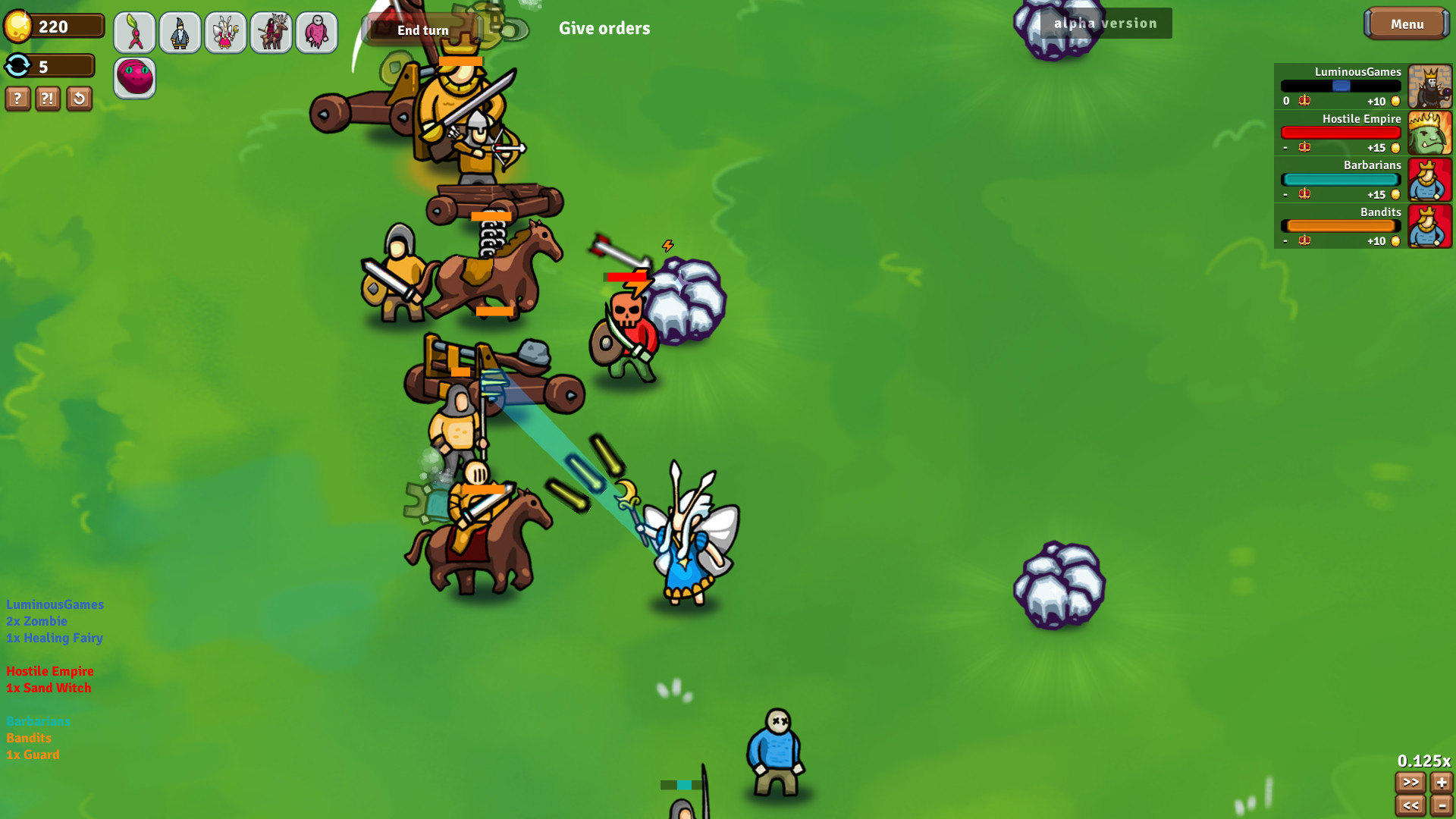
Task: Click the Bandits king portrait
Action: (x=1429, y=227)
